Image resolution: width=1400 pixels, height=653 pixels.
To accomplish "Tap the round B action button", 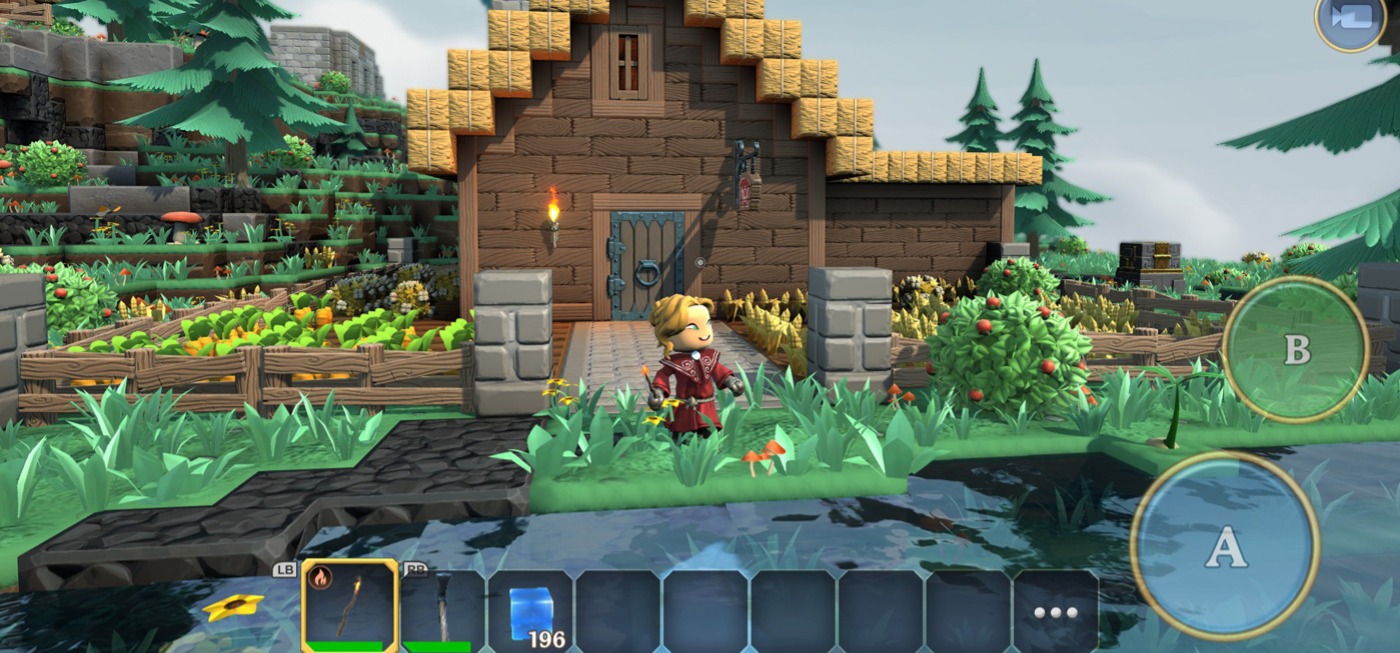I will coord(1296,349).
